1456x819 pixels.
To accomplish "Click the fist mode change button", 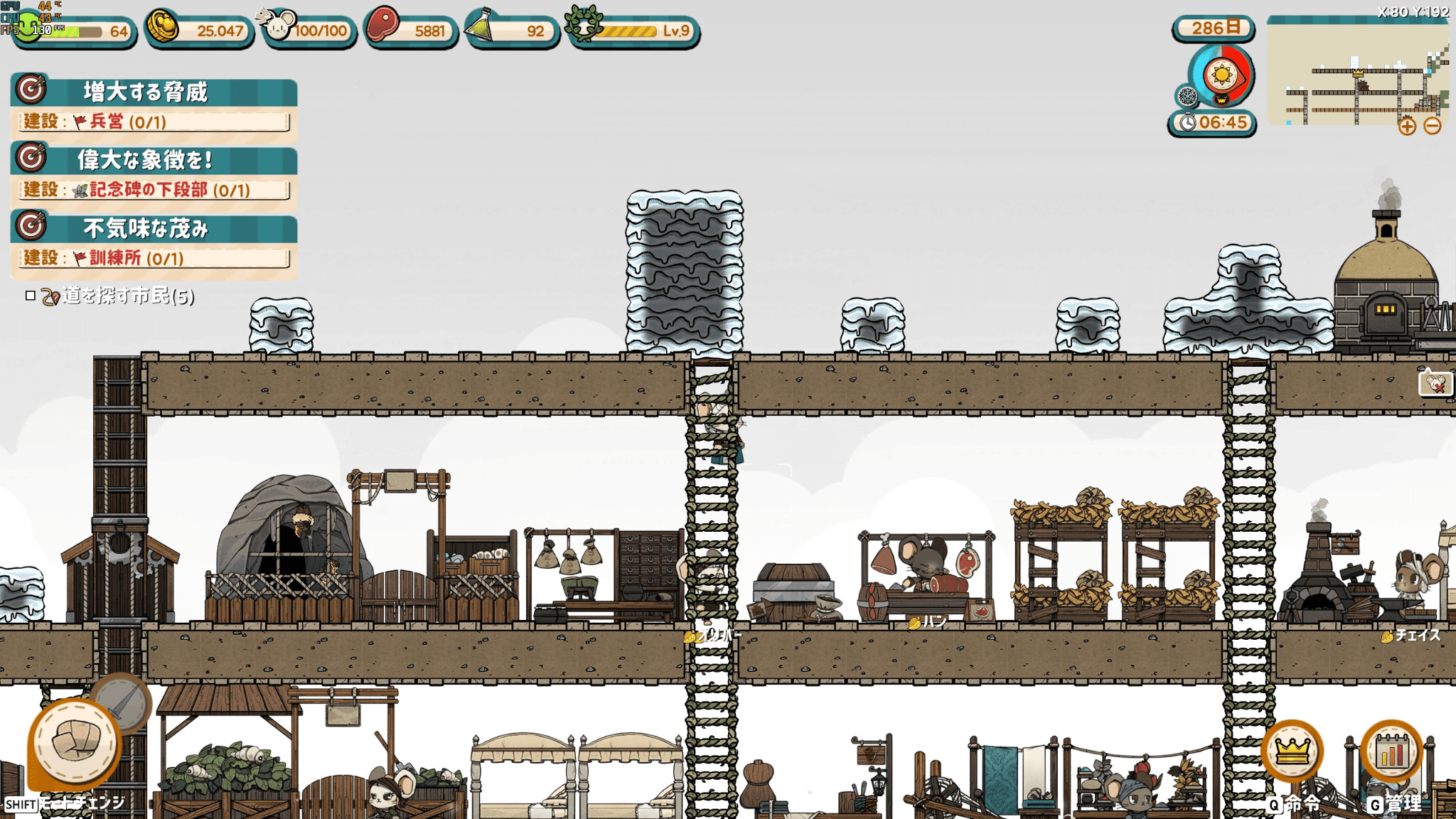I will pos(74,743).
